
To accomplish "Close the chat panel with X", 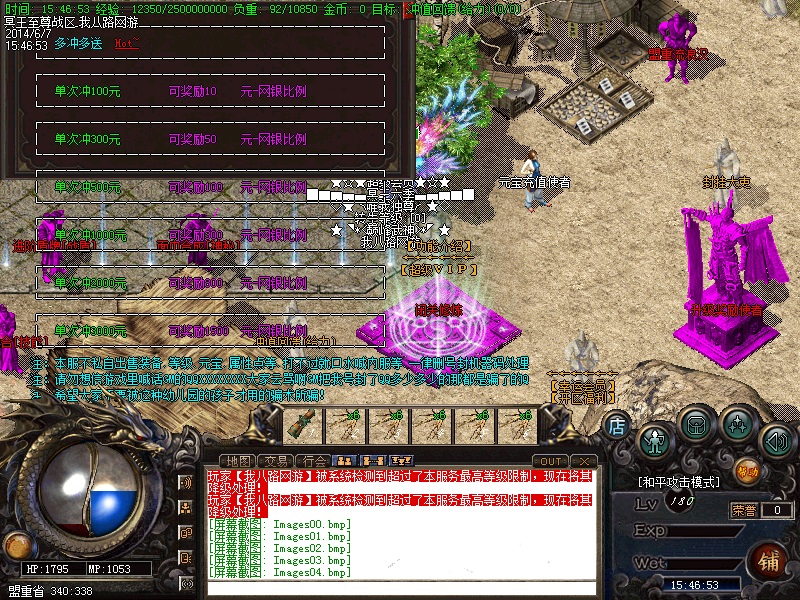I will pyautogui.click(x=586, y=461).
